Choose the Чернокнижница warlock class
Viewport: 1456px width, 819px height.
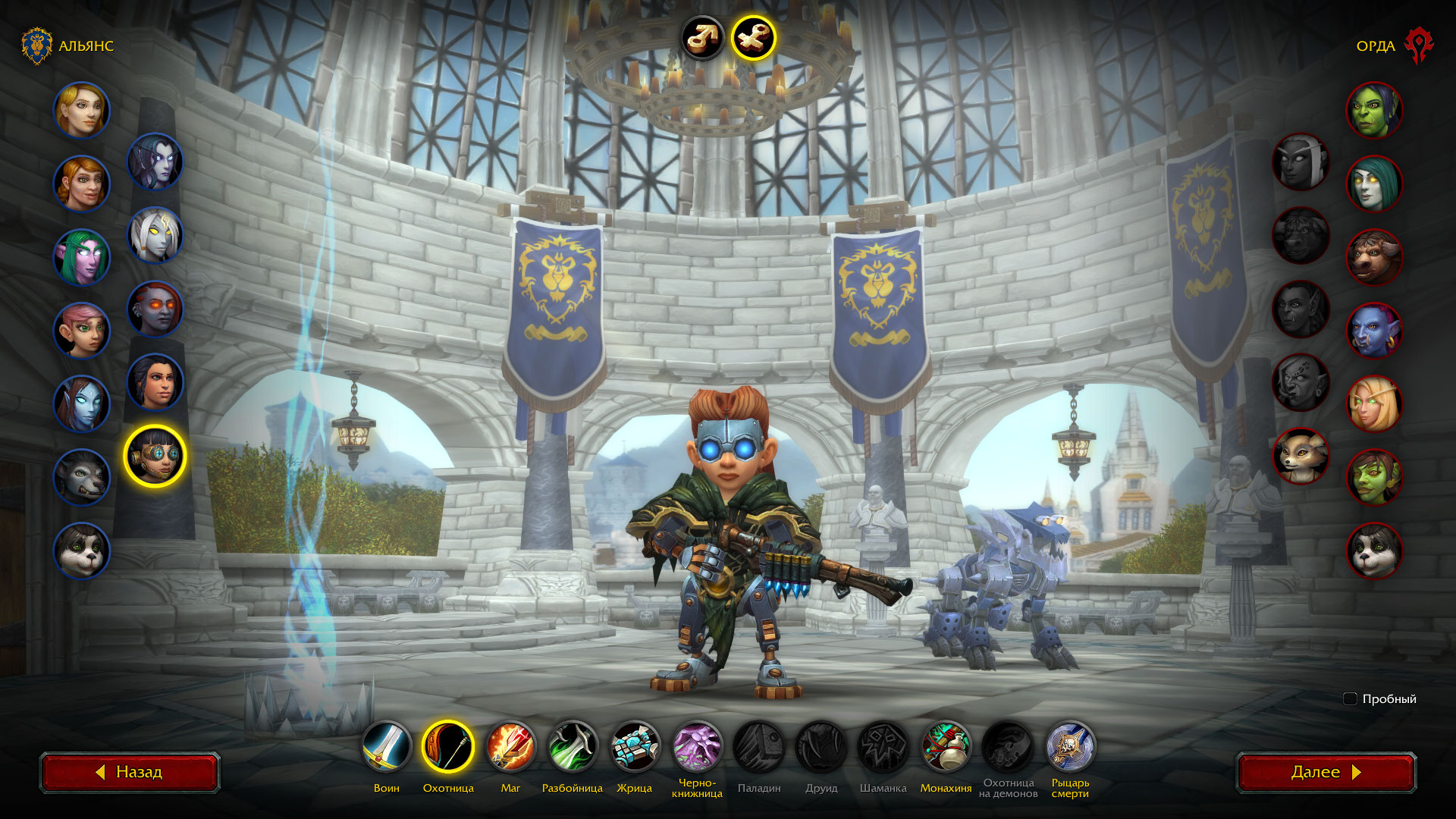(x=697, y=746)
